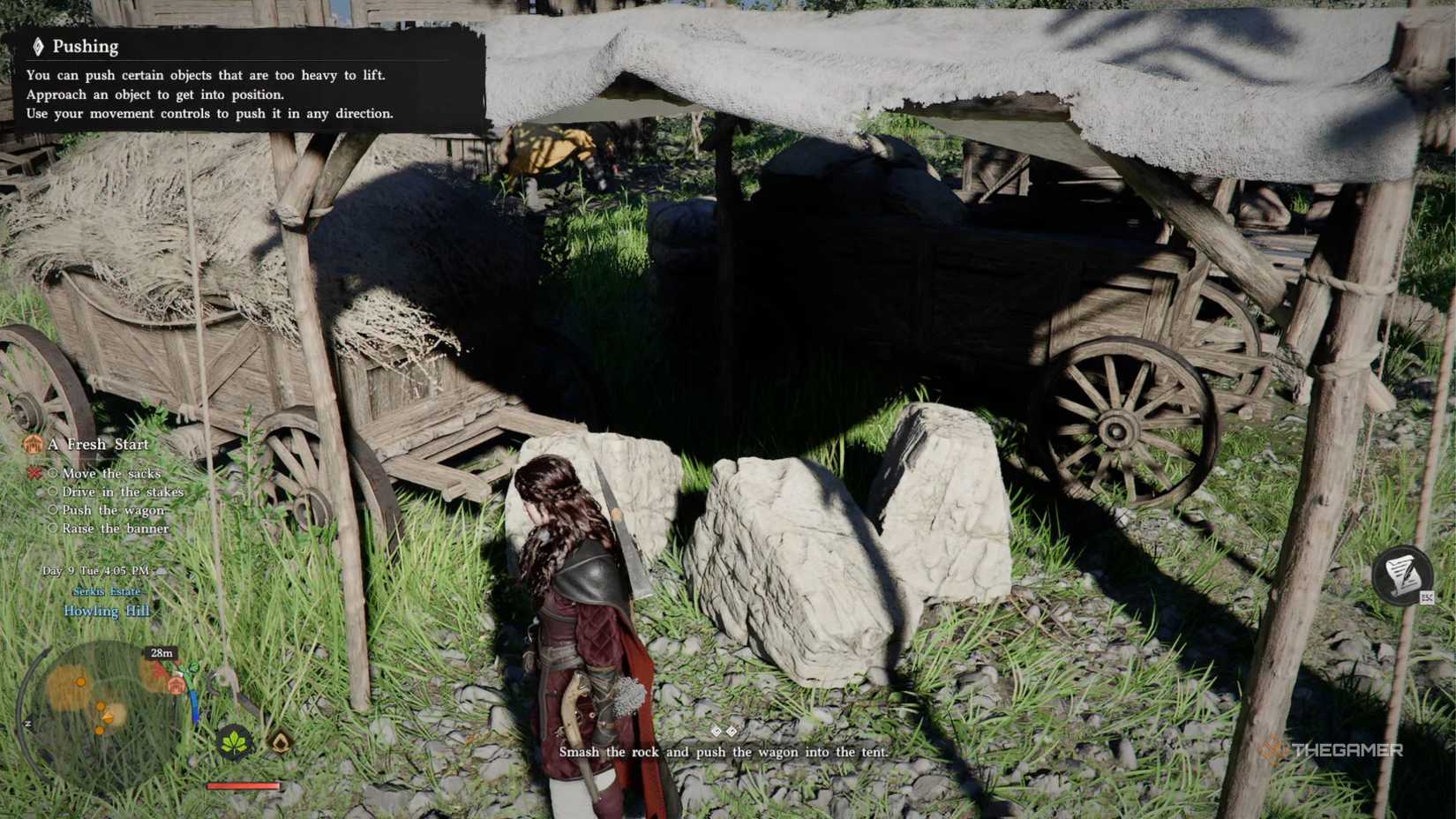Click the 28m distance tag on the minimap
1456x819 pixels.
[161, 653]
